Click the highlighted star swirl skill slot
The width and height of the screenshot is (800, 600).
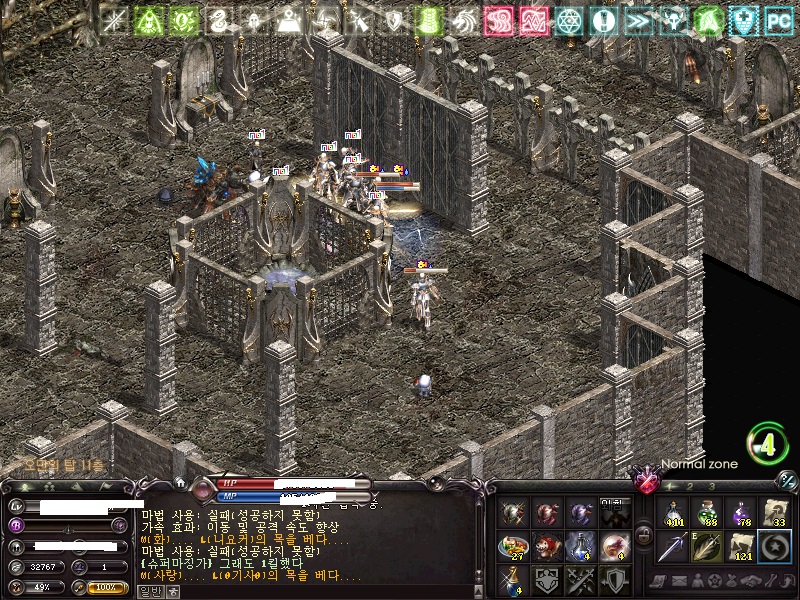[774, 546]
